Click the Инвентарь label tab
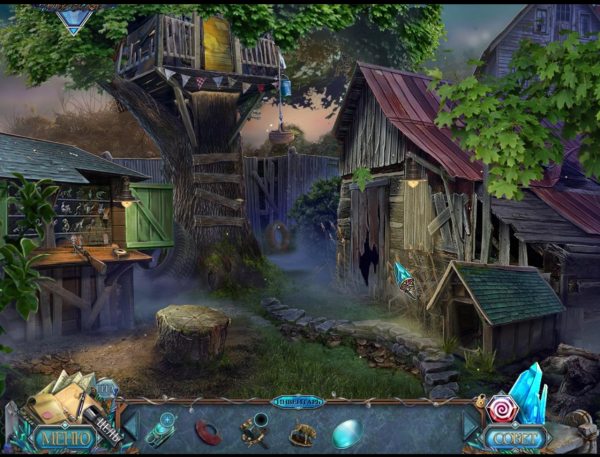600x457 pixels. point(298,401)
